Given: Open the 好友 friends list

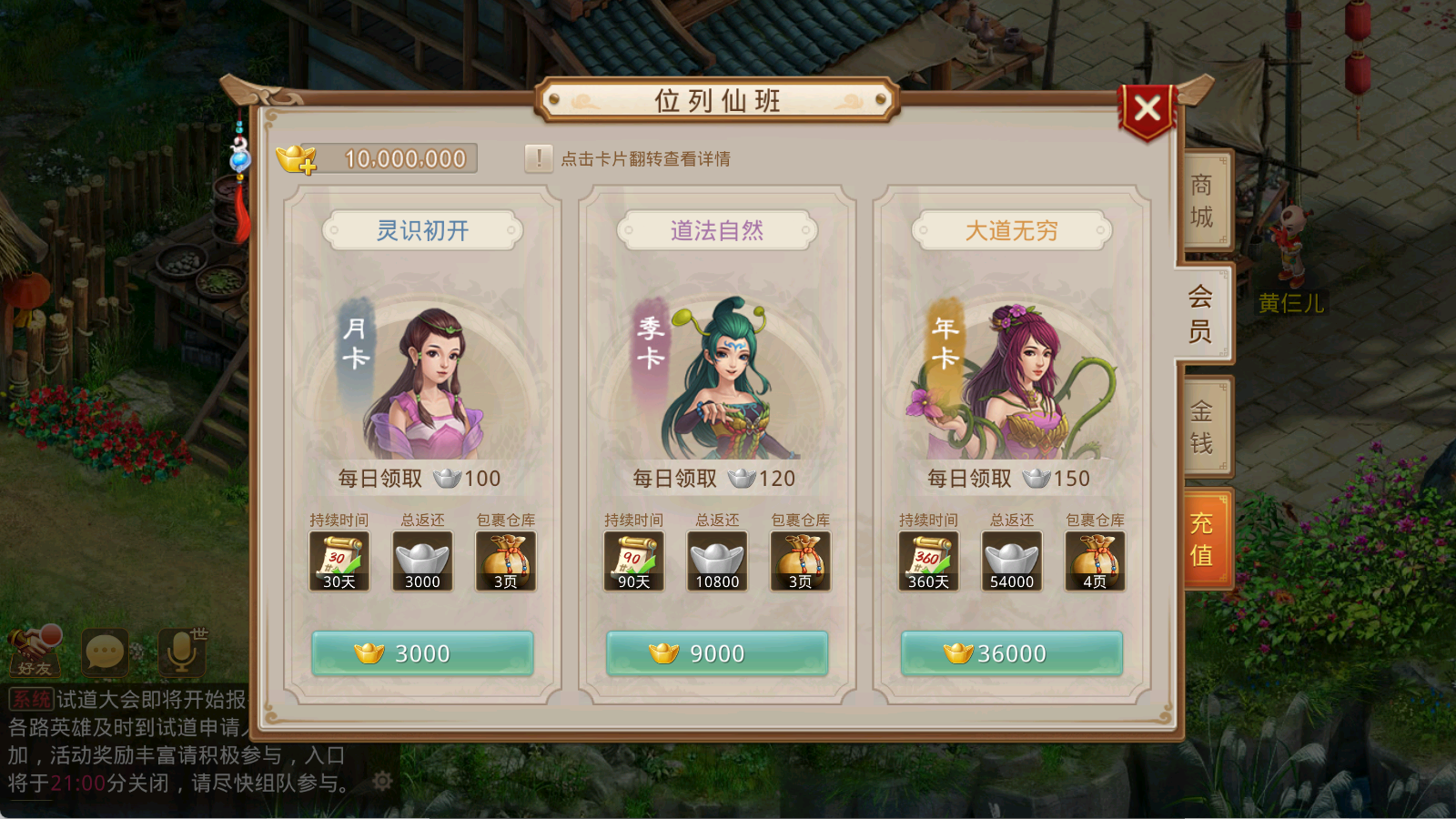Looking at the screenshot, I should (x=35, y=651).
